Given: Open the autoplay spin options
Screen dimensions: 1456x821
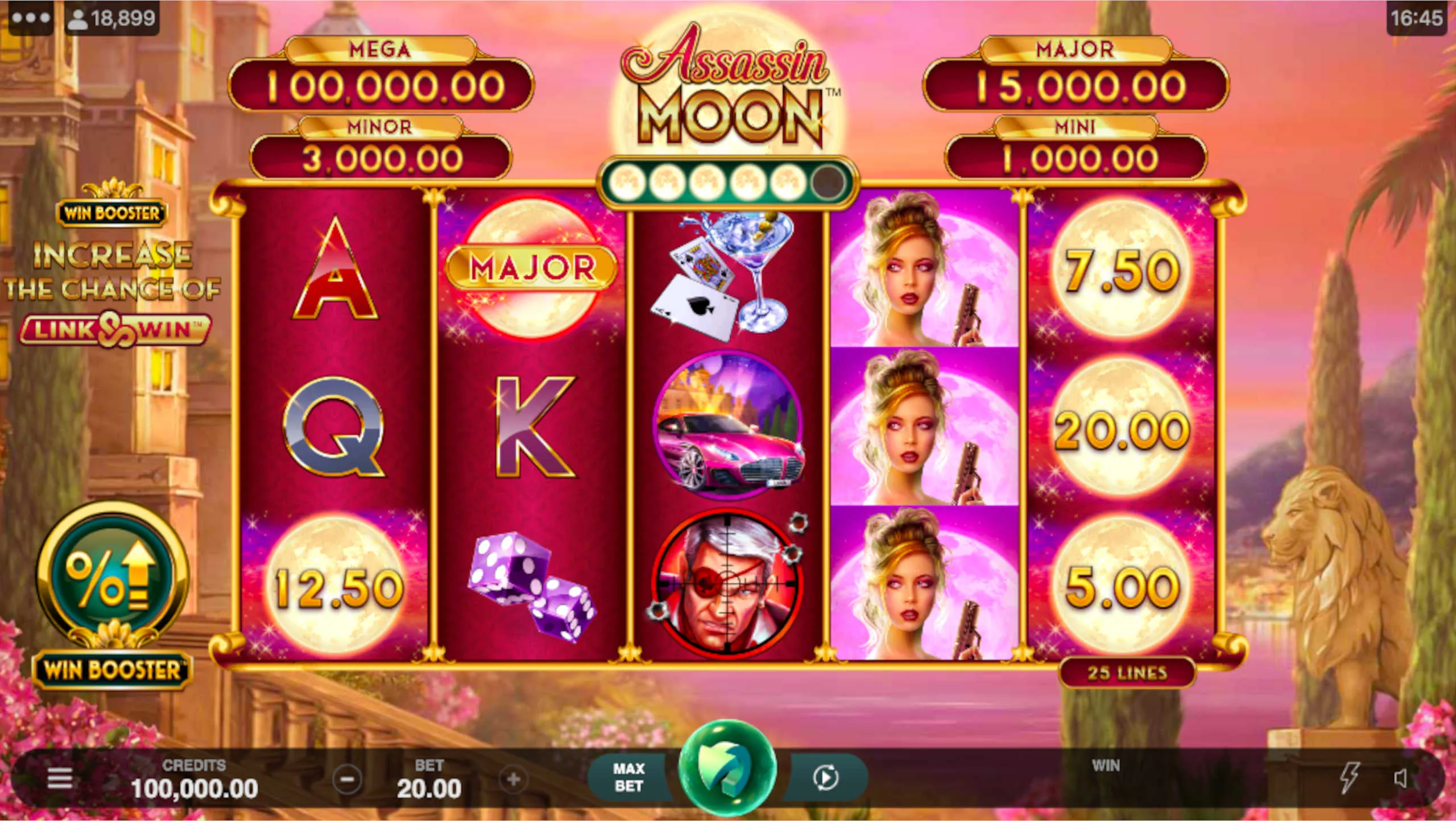Looking at the screenshot, I should pyautogui.click(x=825, y=777).
